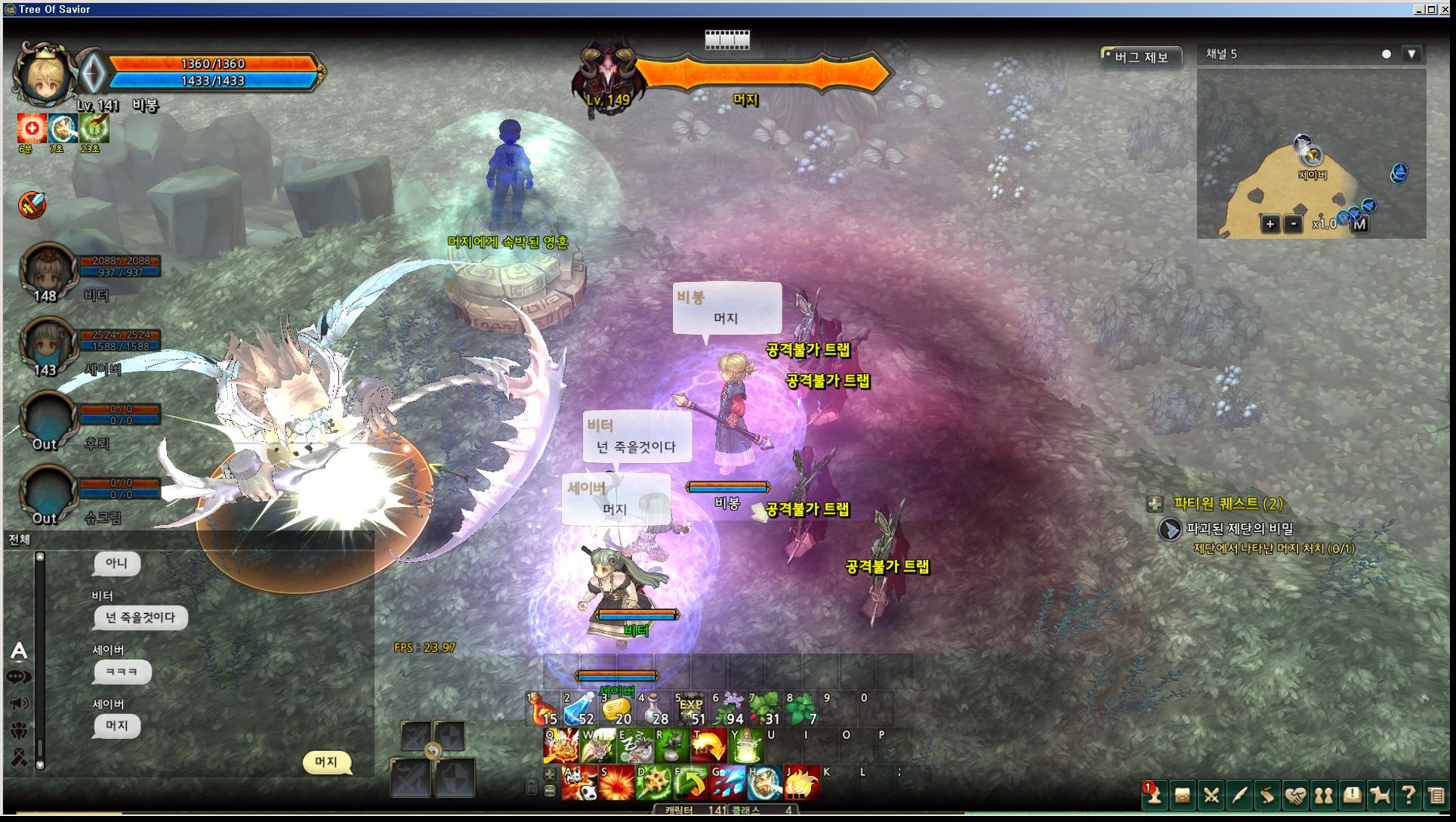
Task: Open the companion pet dog menu
Action: (x=1380, y=795)
